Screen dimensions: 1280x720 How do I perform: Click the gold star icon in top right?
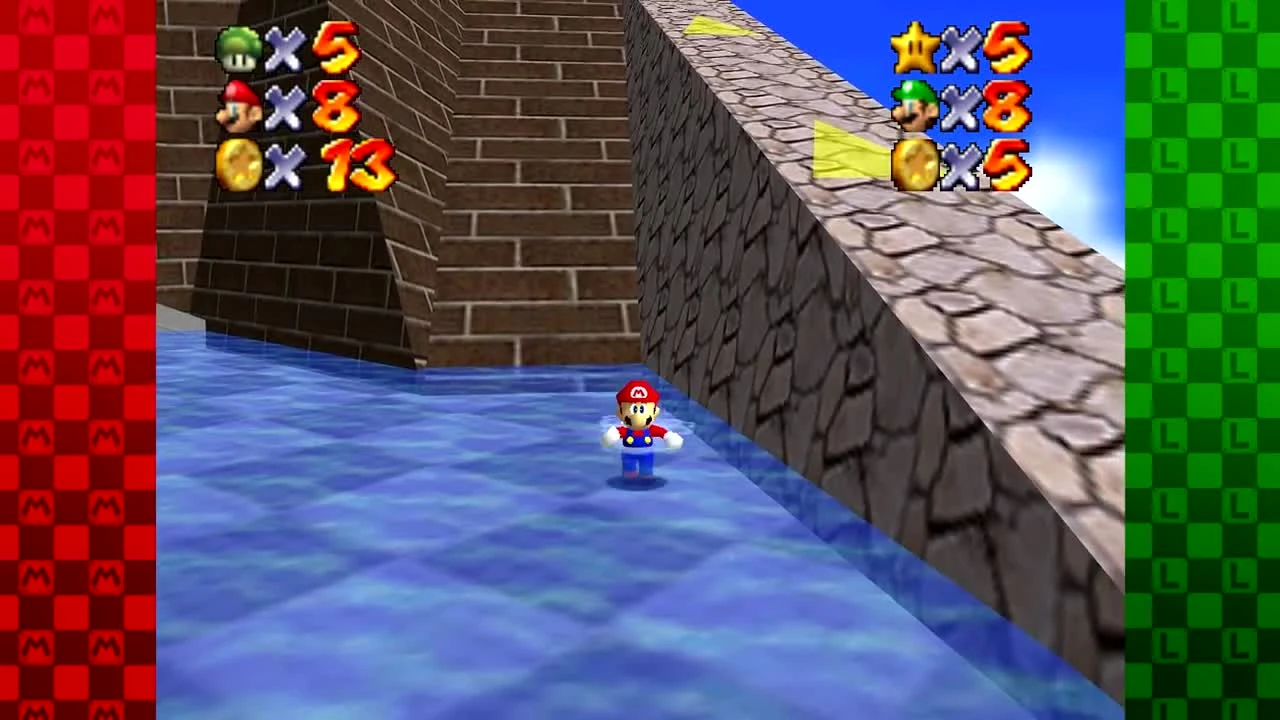[915, 48]
